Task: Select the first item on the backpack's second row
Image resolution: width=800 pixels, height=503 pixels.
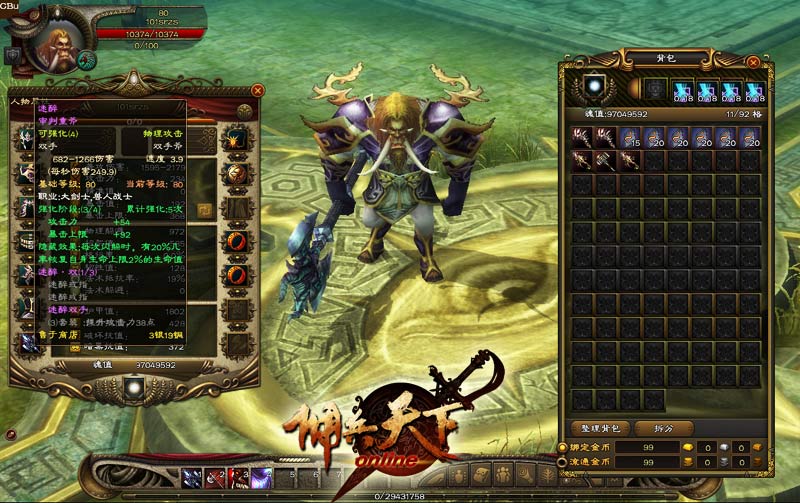Action: pos(581,159)
